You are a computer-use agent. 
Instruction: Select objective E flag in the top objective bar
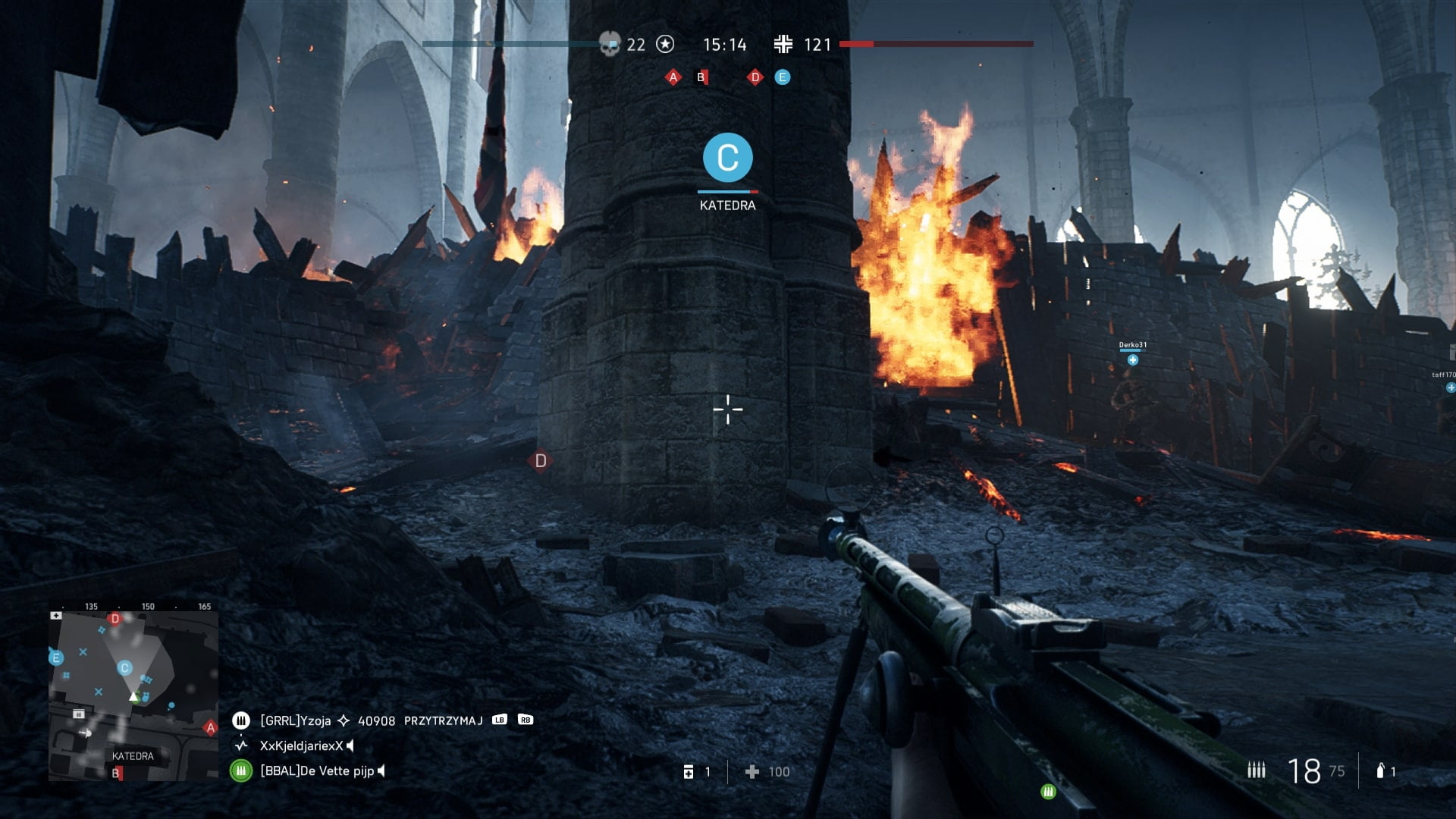(782, 77)
